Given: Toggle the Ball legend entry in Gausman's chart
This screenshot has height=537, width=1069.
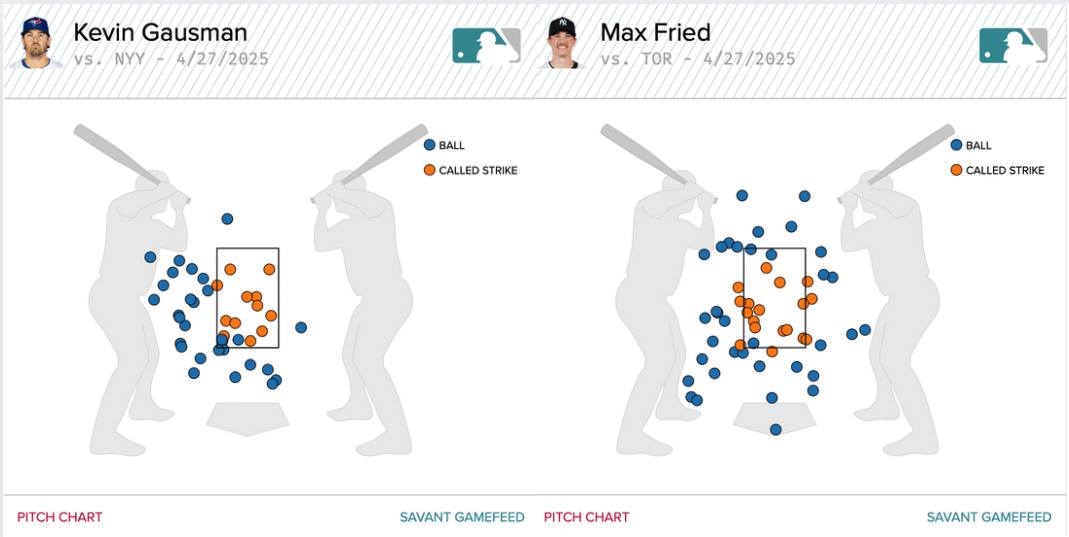Looking at the screenshot, I should pos(445,145).
